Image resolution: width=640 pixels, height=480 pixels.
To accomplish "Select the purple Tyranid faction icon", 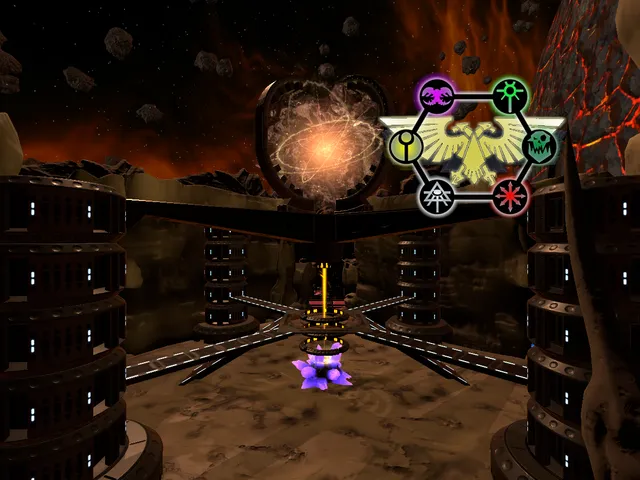I will coord(437,96).
